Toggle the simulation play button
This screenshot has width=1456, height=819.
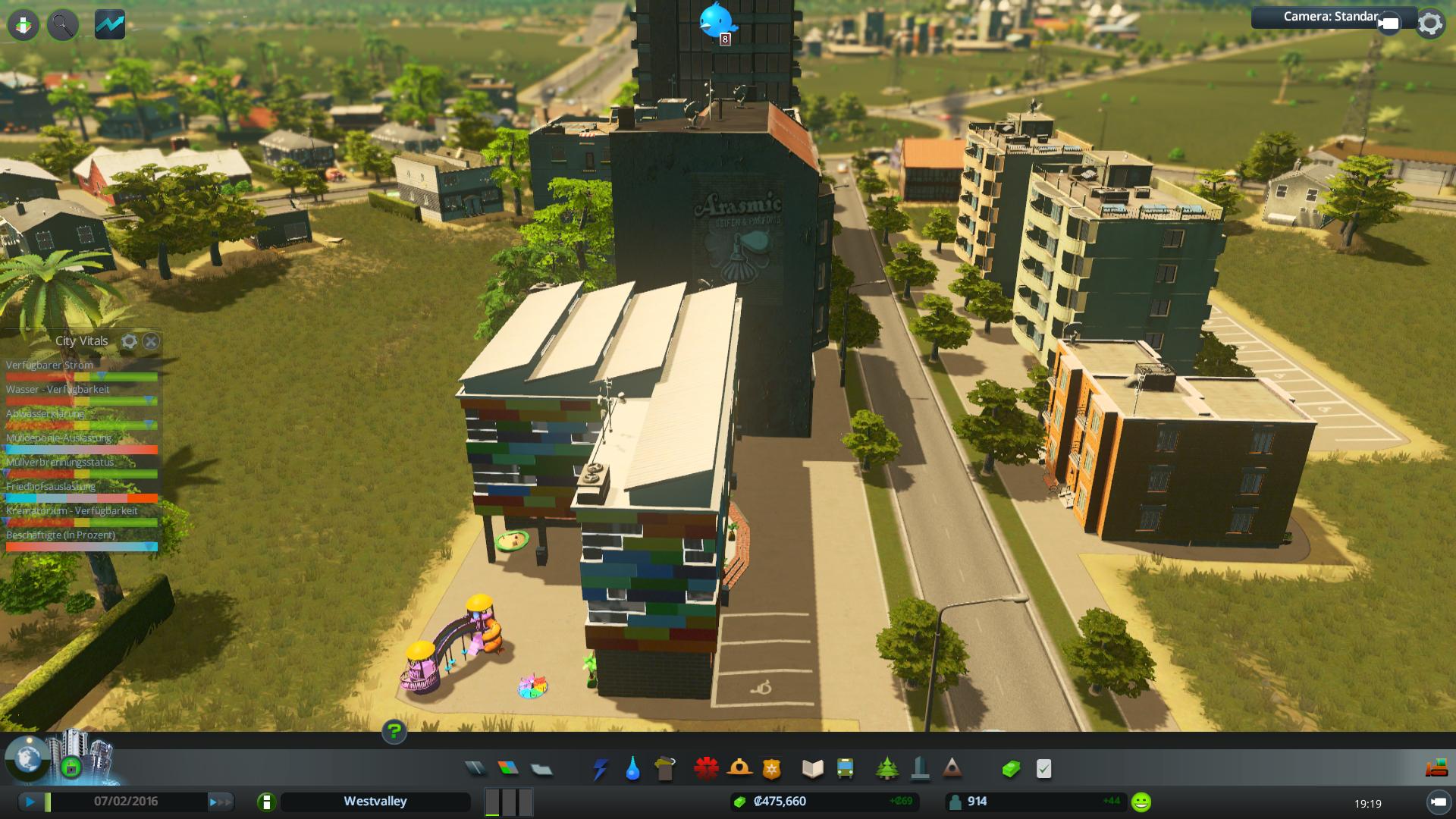[x=30, y=802]
